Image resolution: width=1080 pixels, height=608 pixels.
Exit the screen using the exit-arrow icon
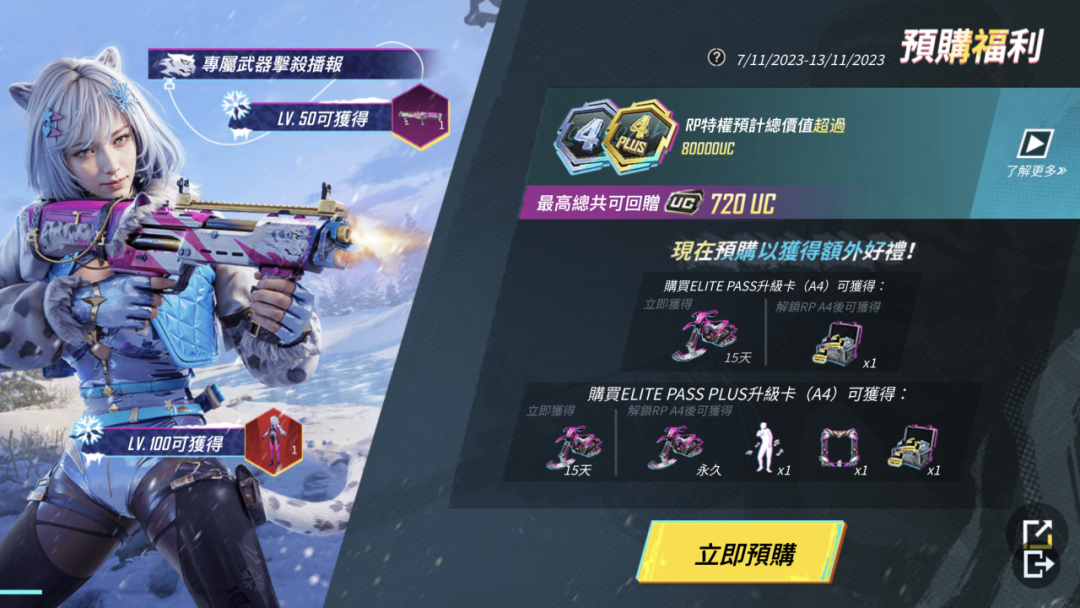[x=1038, y=564]
